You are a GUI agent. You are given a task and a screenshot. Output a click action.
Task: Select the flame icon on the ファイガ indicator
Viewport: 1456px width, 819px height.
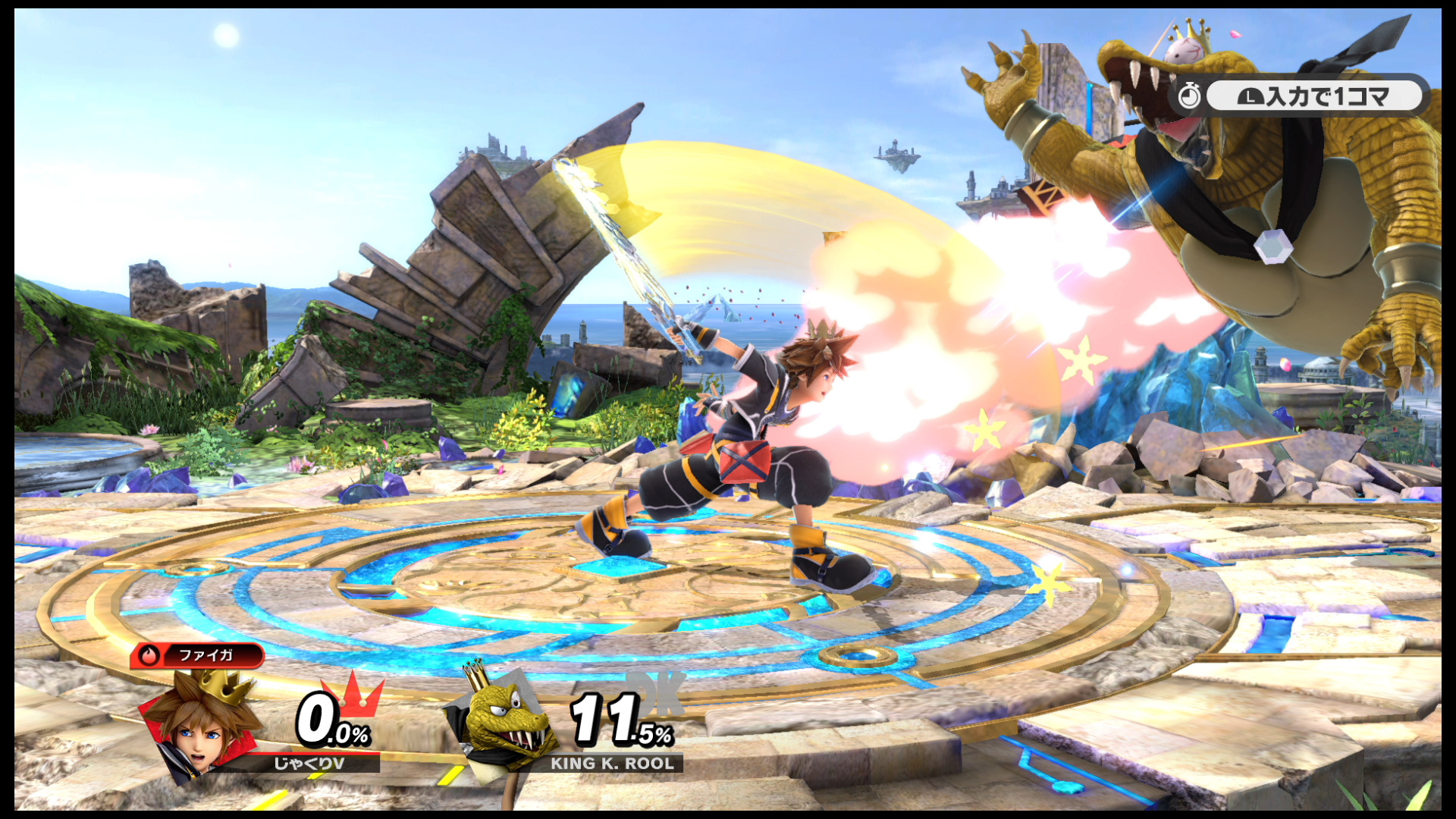click(149, 657)
